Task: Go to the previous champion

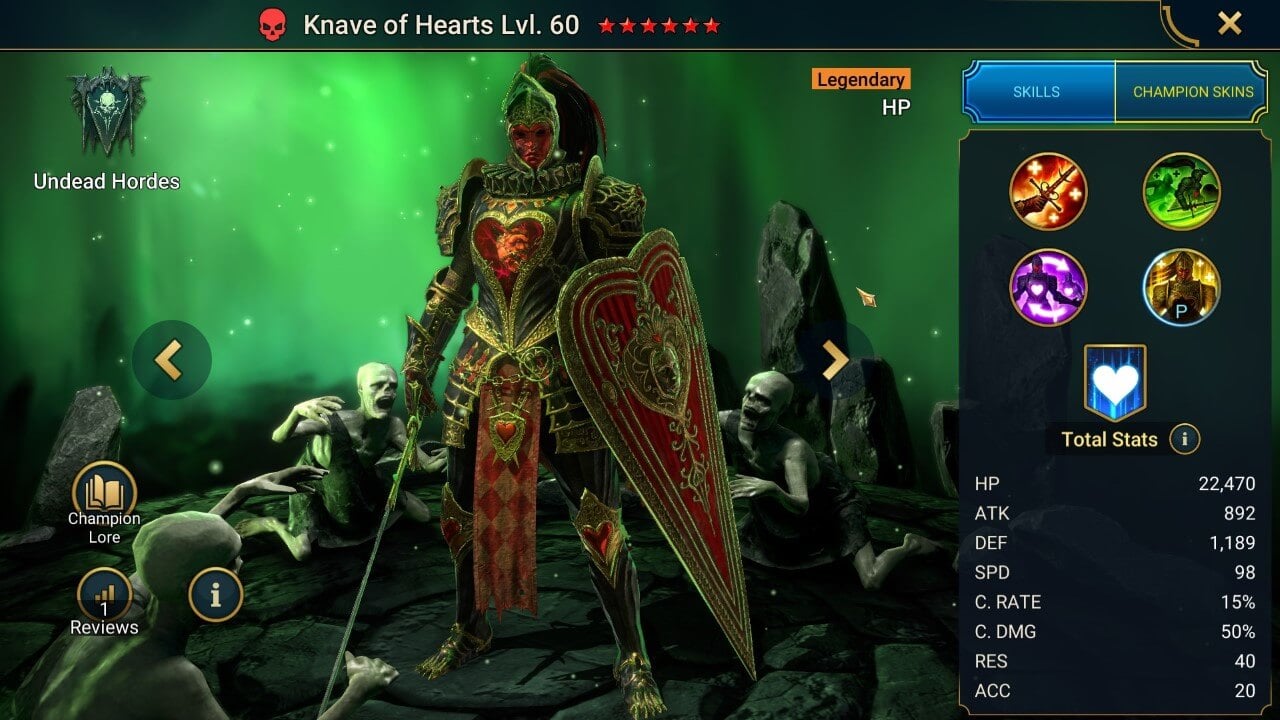Action: (x=171, y=360)
